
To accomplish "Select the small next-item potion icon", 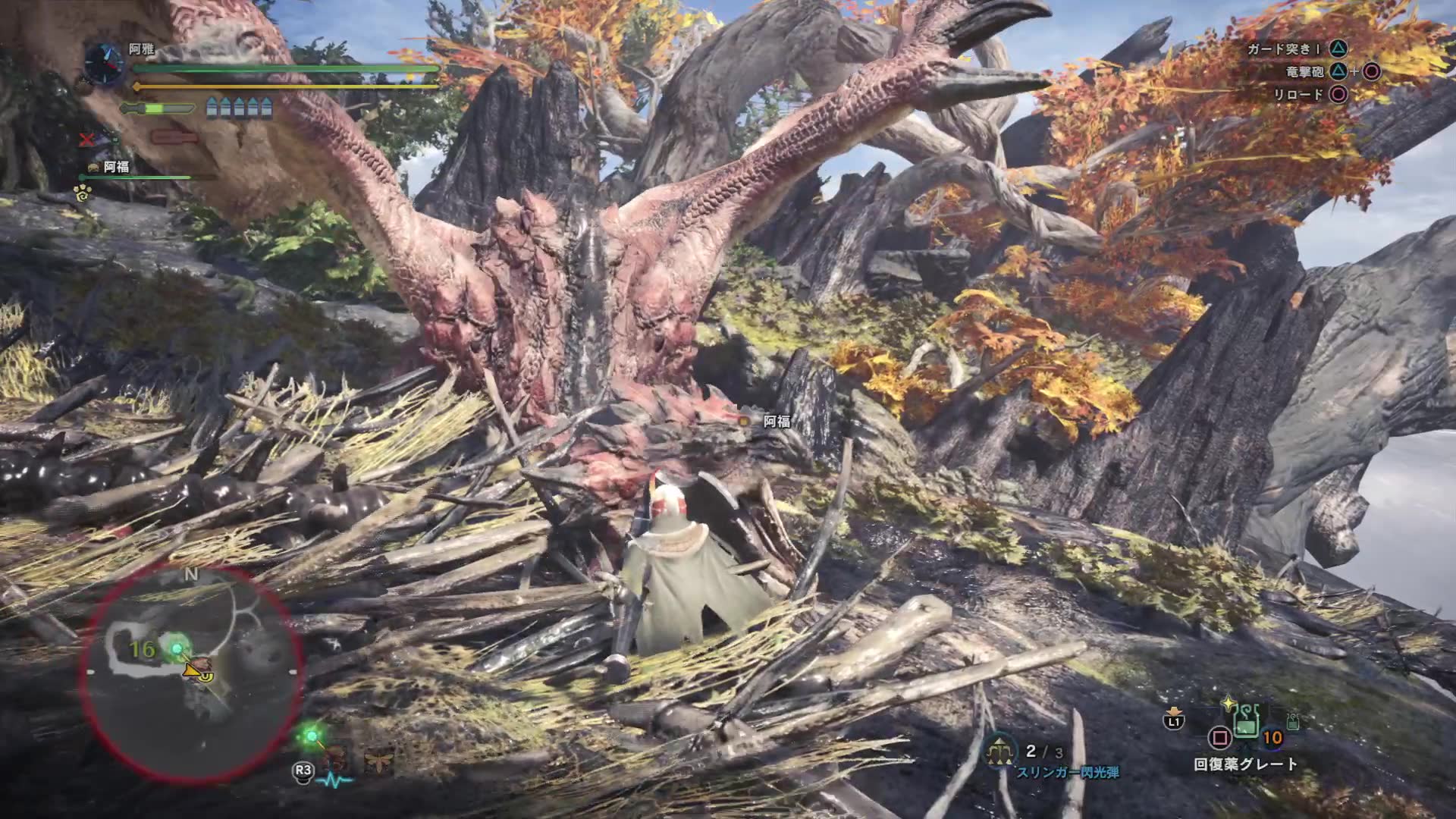I will 1294,721.
